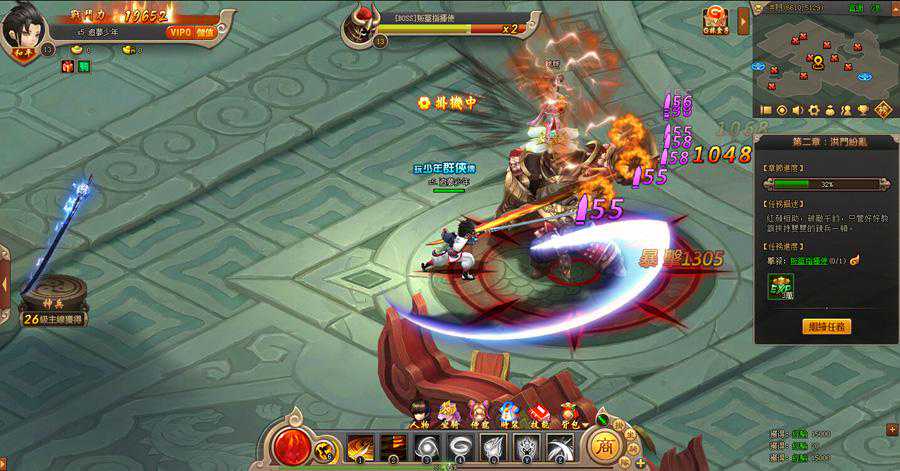Activate the first flame slash skill
Image resolution: width=900 pixels, height=471 pixels.
pos(361,446)
